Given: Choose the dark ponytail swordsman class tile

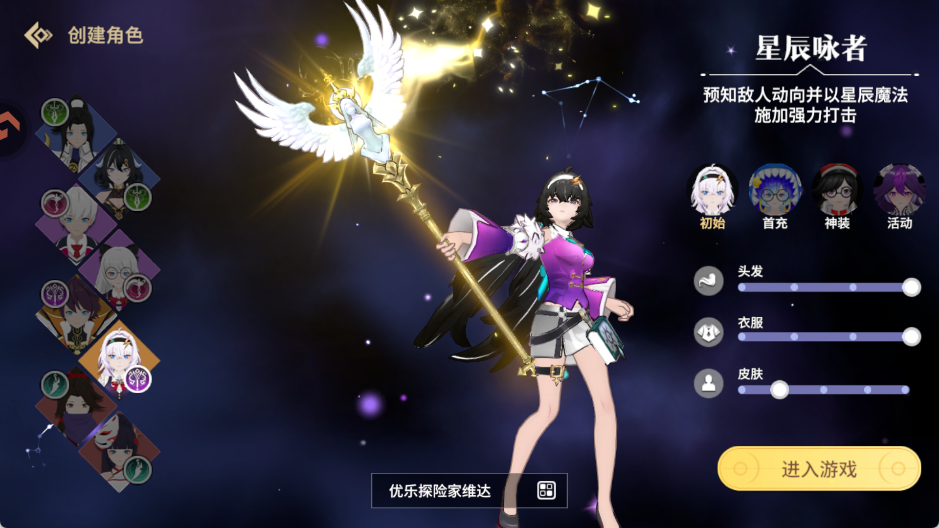Looking at the screenshot, I should (76, 134).
